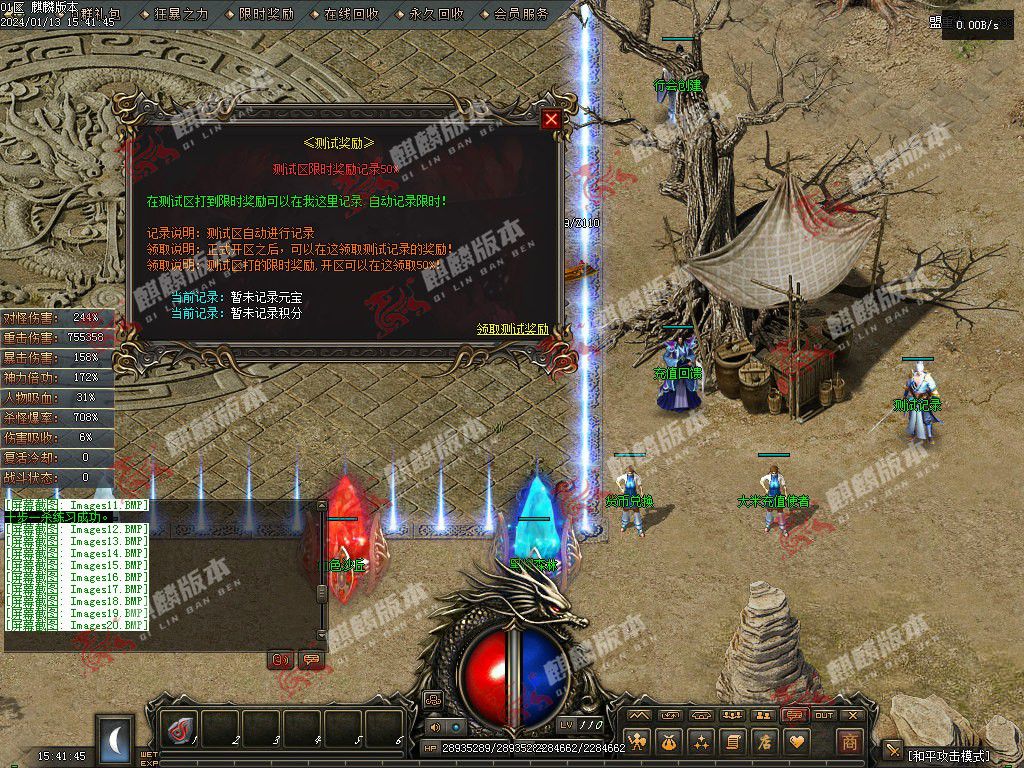Open the 狂暴之力 top menu
This screenshot has height=768, width=1024.
click(x=181, y=14)
